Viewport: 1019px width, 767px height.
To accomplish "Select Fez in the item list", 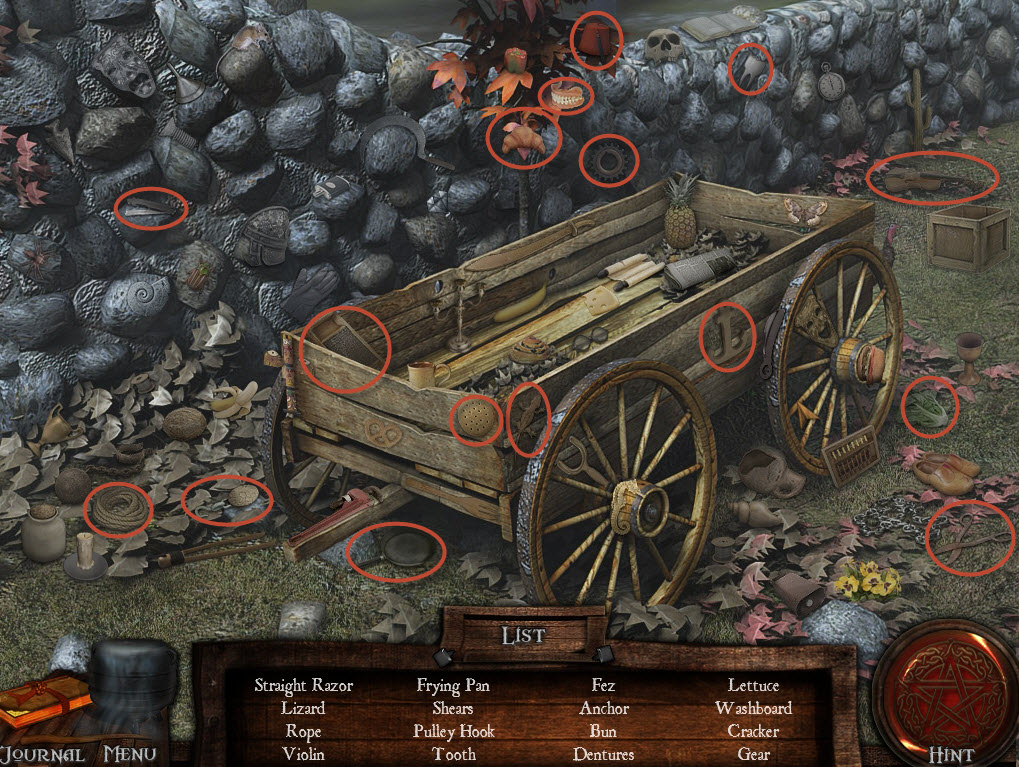I will [603, 686].
